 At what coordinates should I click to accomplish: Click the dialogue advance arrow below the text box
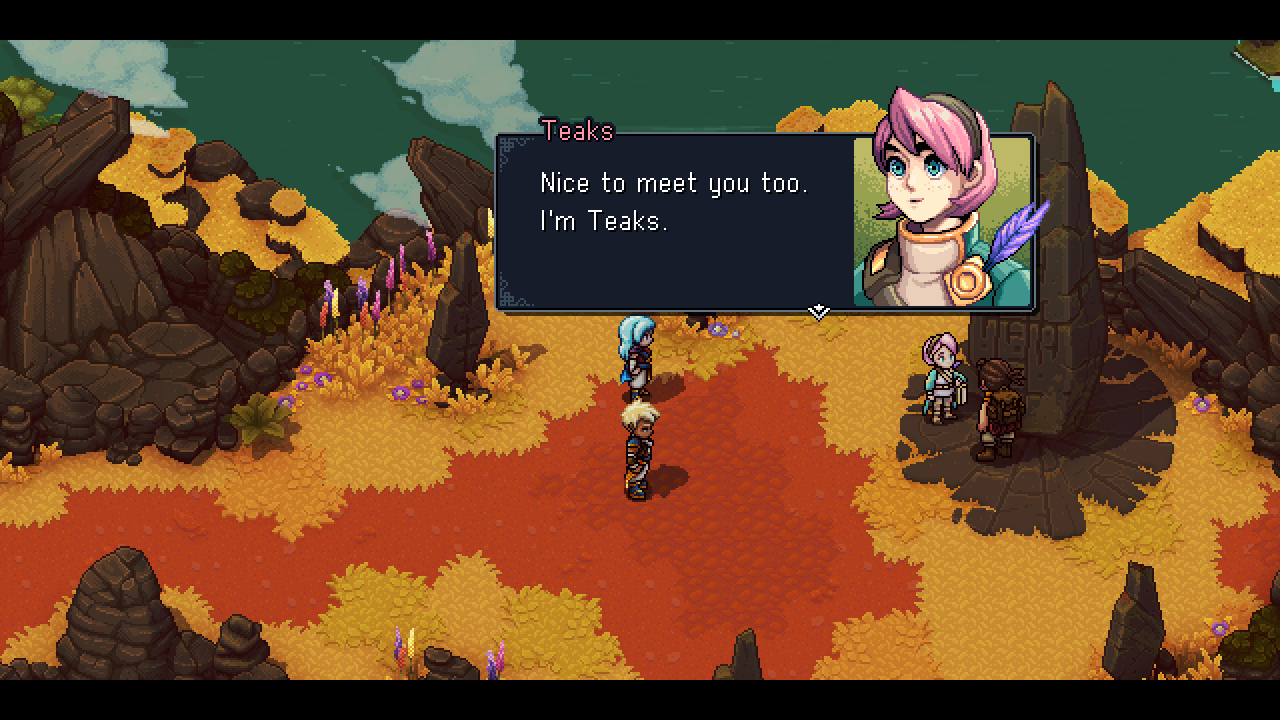pos(818,311)
